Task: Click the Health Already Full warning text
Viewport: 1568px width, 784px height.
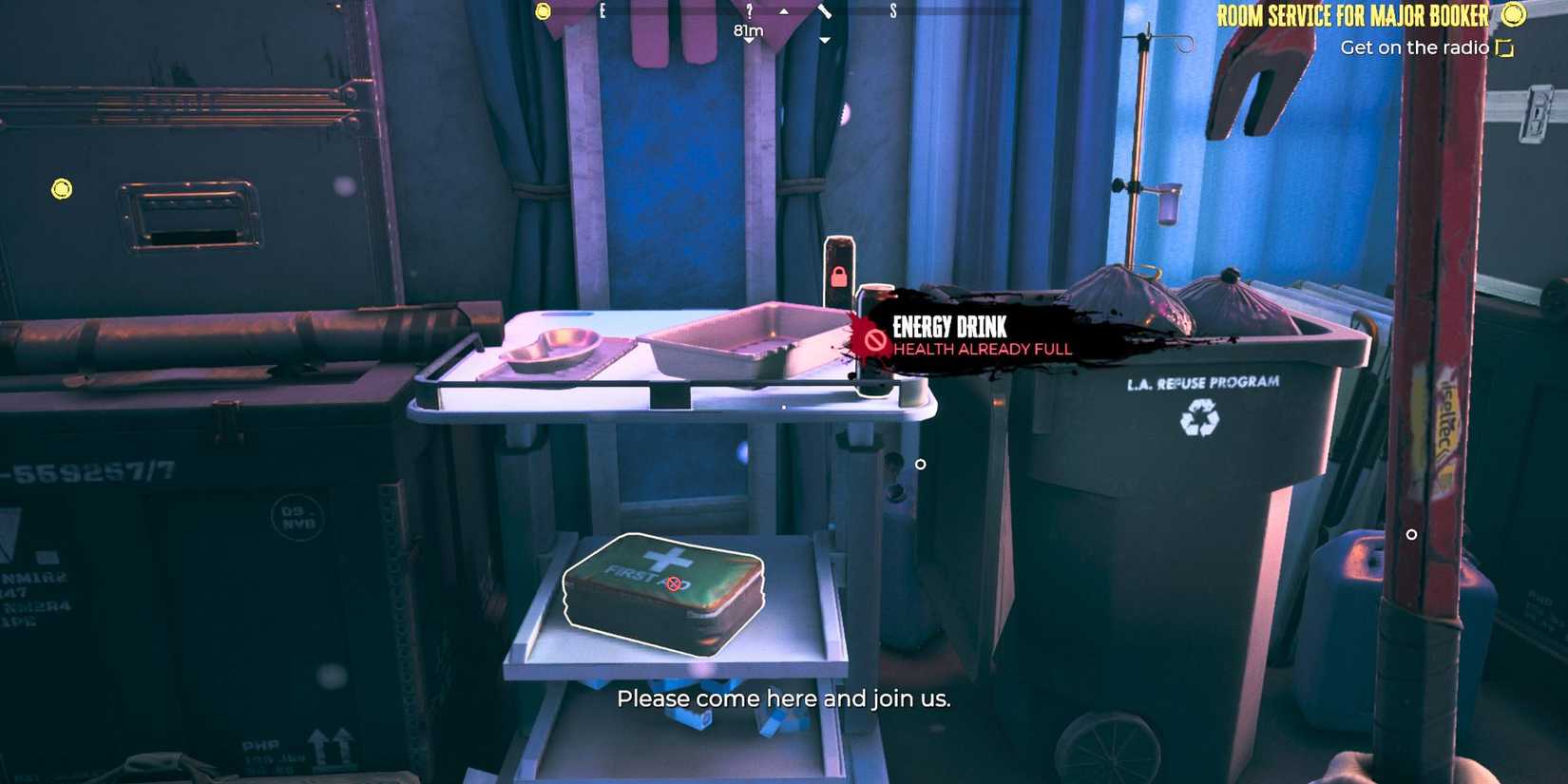Action: (x=982, y=349)
